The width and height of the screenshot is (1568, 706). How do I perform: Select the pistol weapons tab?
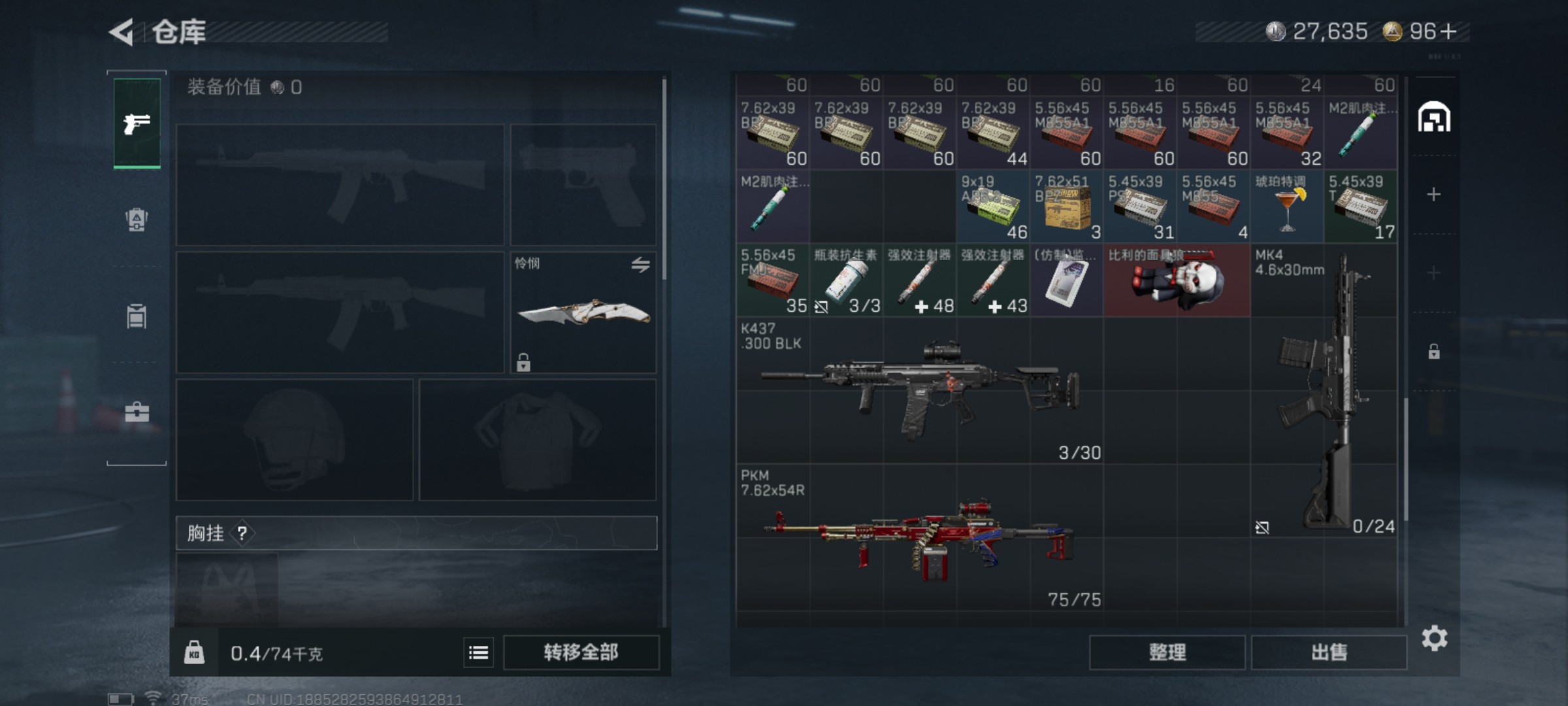(x=137, y=123)
